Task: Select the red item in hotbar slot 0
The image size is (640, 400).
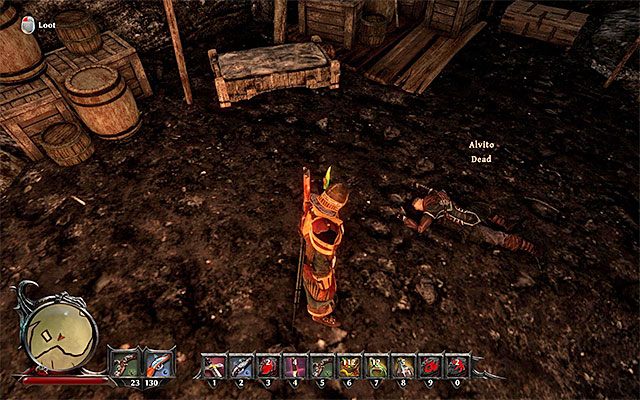Action: pos(457,364)
